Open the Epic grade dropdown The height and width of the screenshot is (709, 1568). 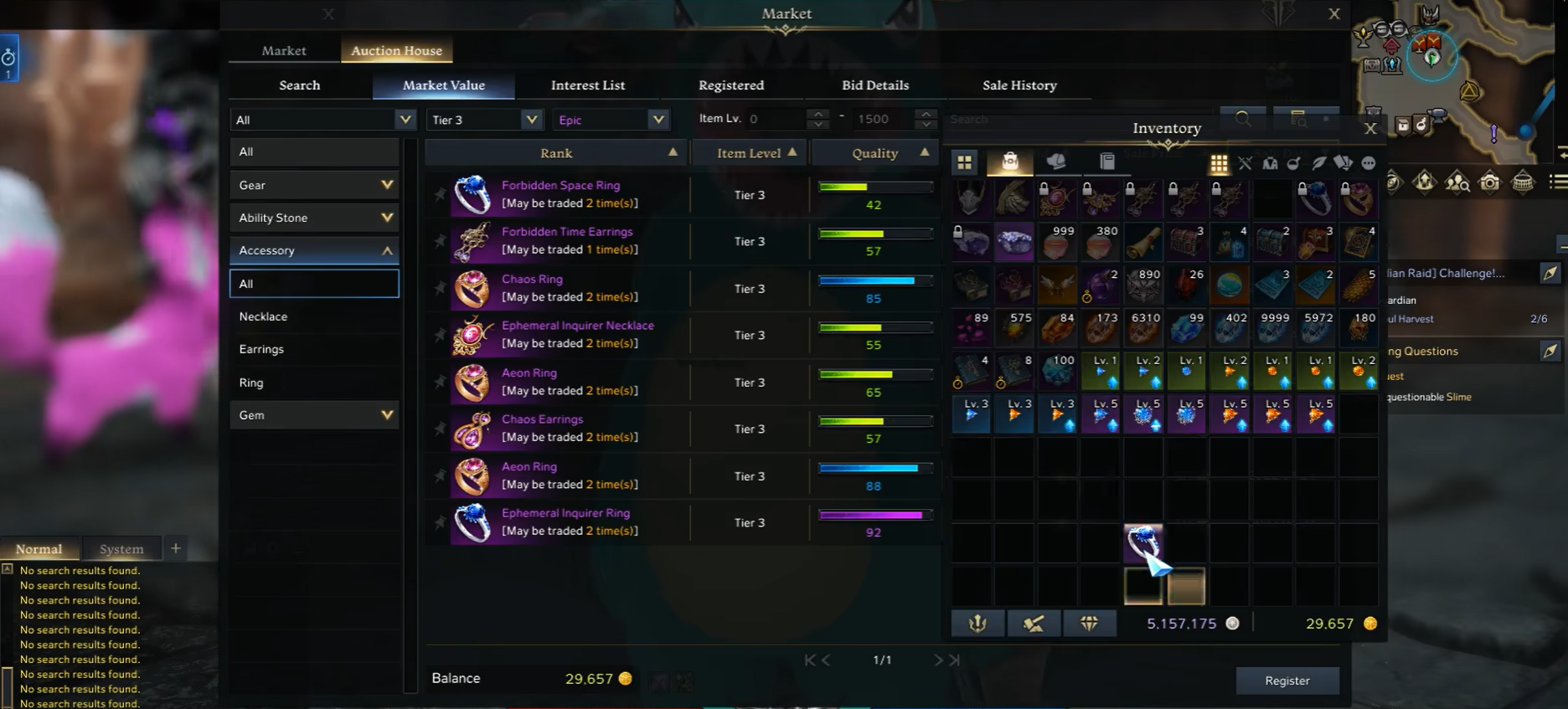click(x=609, y=120)
